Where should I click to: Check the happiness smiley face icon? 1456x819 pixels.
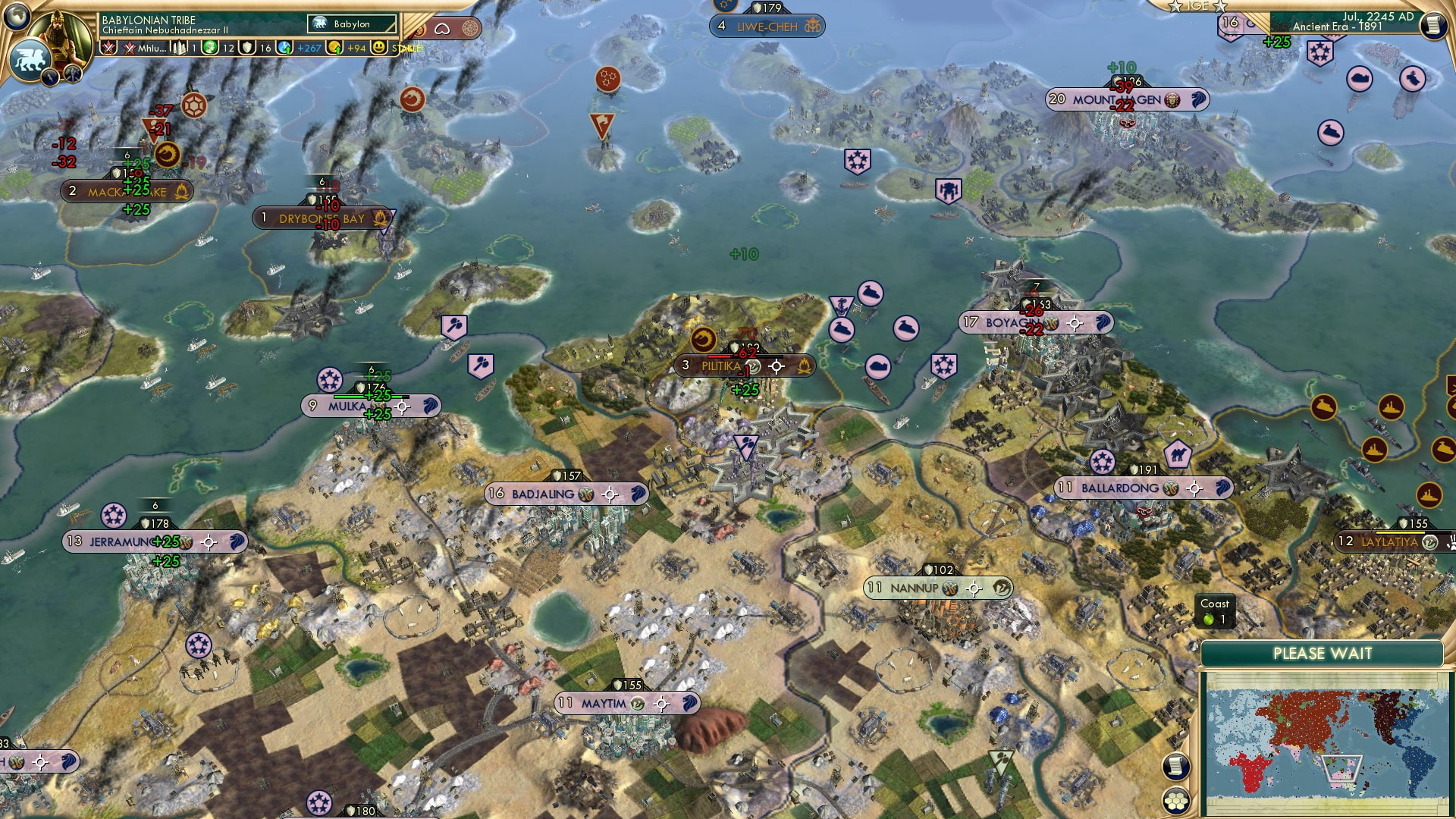[x=379, y=47]
